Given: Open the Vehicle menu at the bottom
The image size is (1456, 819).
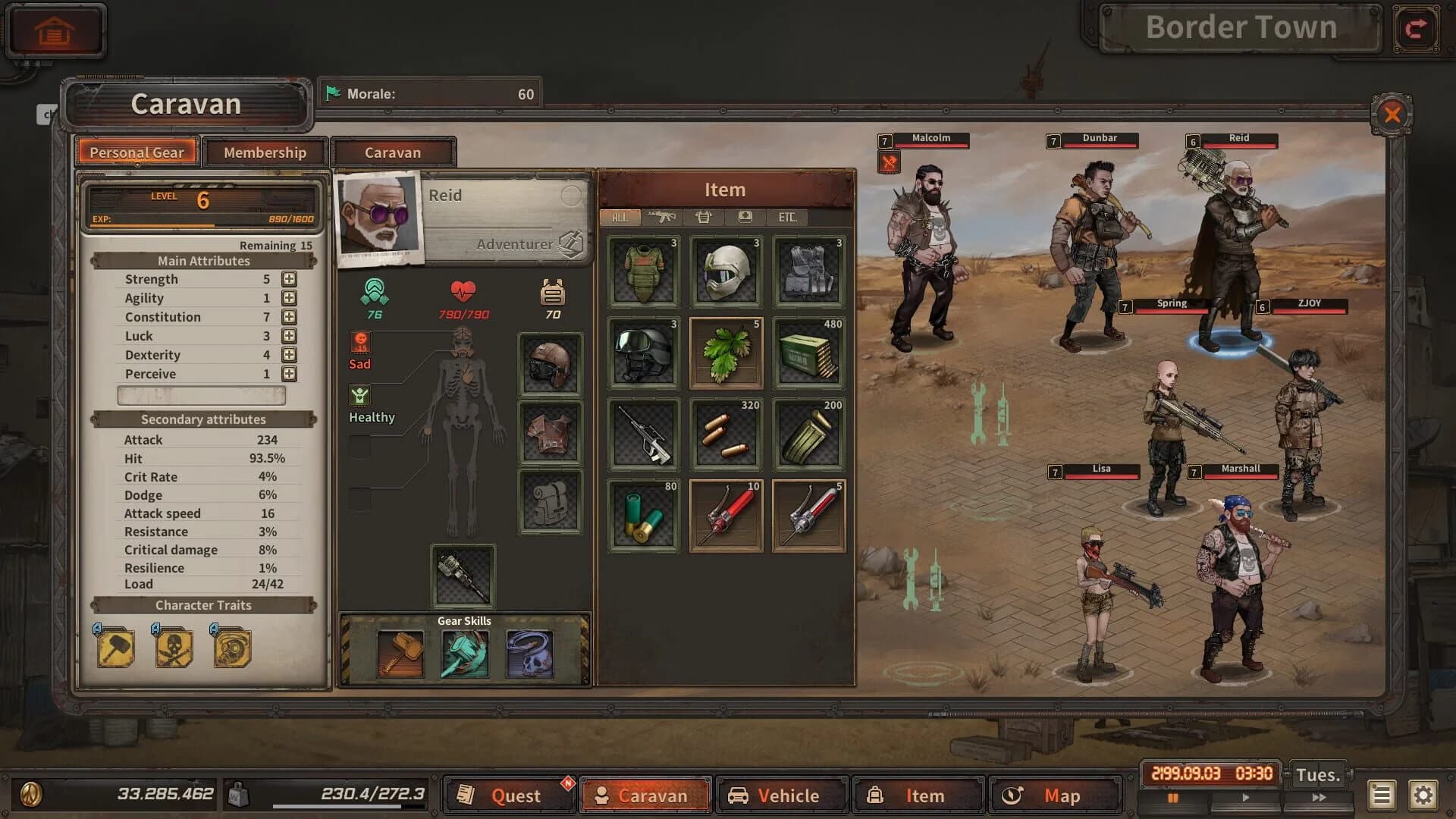Looking at the screenshot, I should tap(781, 795).
